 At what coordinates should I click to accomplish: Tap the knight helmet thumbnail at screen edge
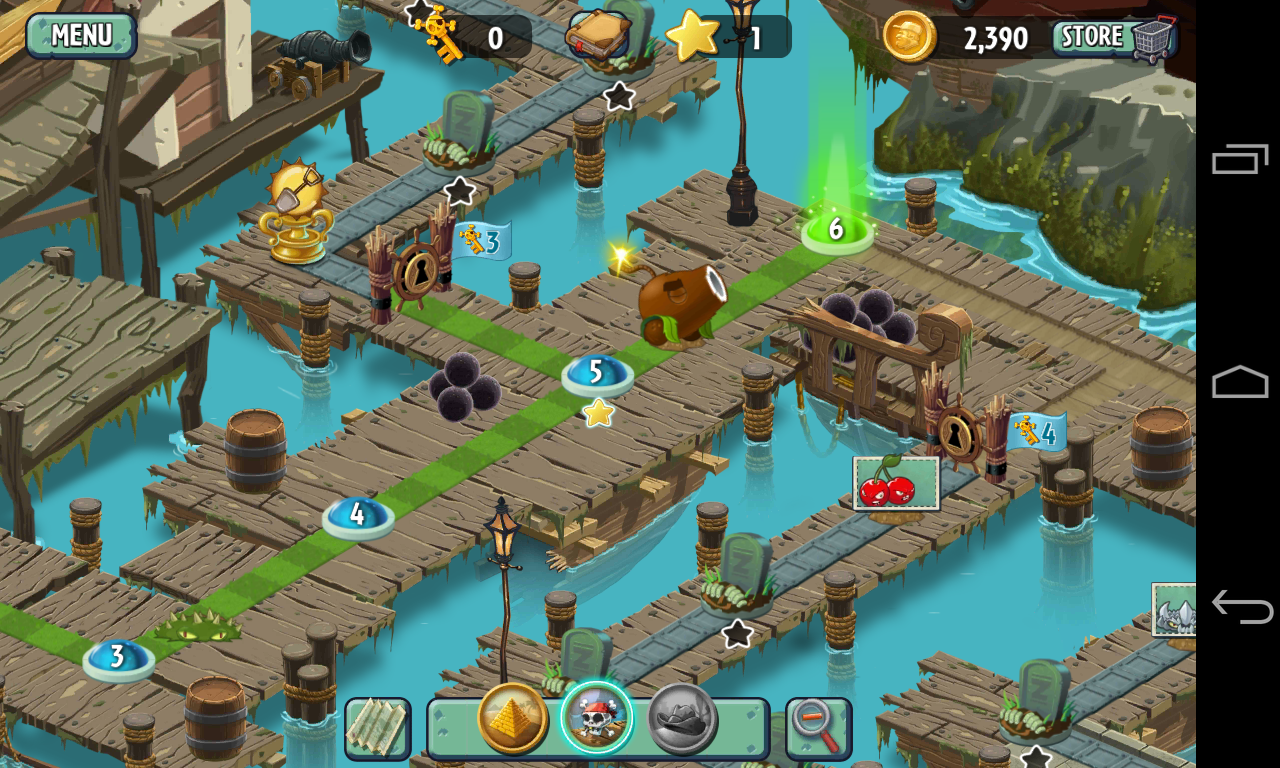[x=1177, y=612]
